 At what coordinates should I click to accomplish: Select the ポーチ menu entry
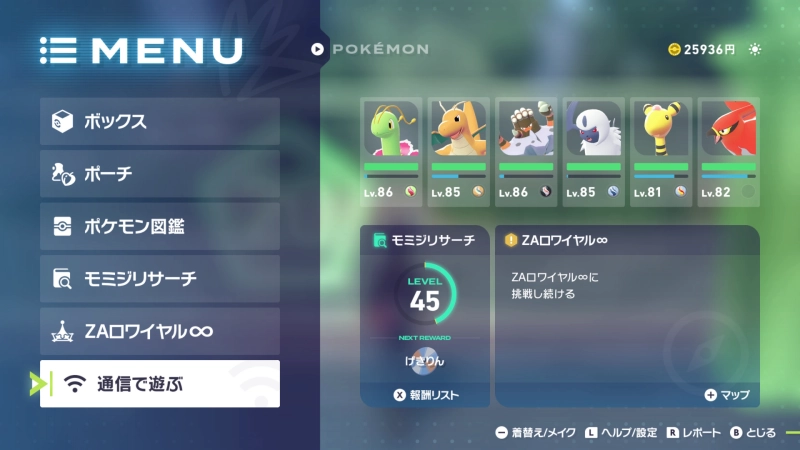click(x=160, y=174)
